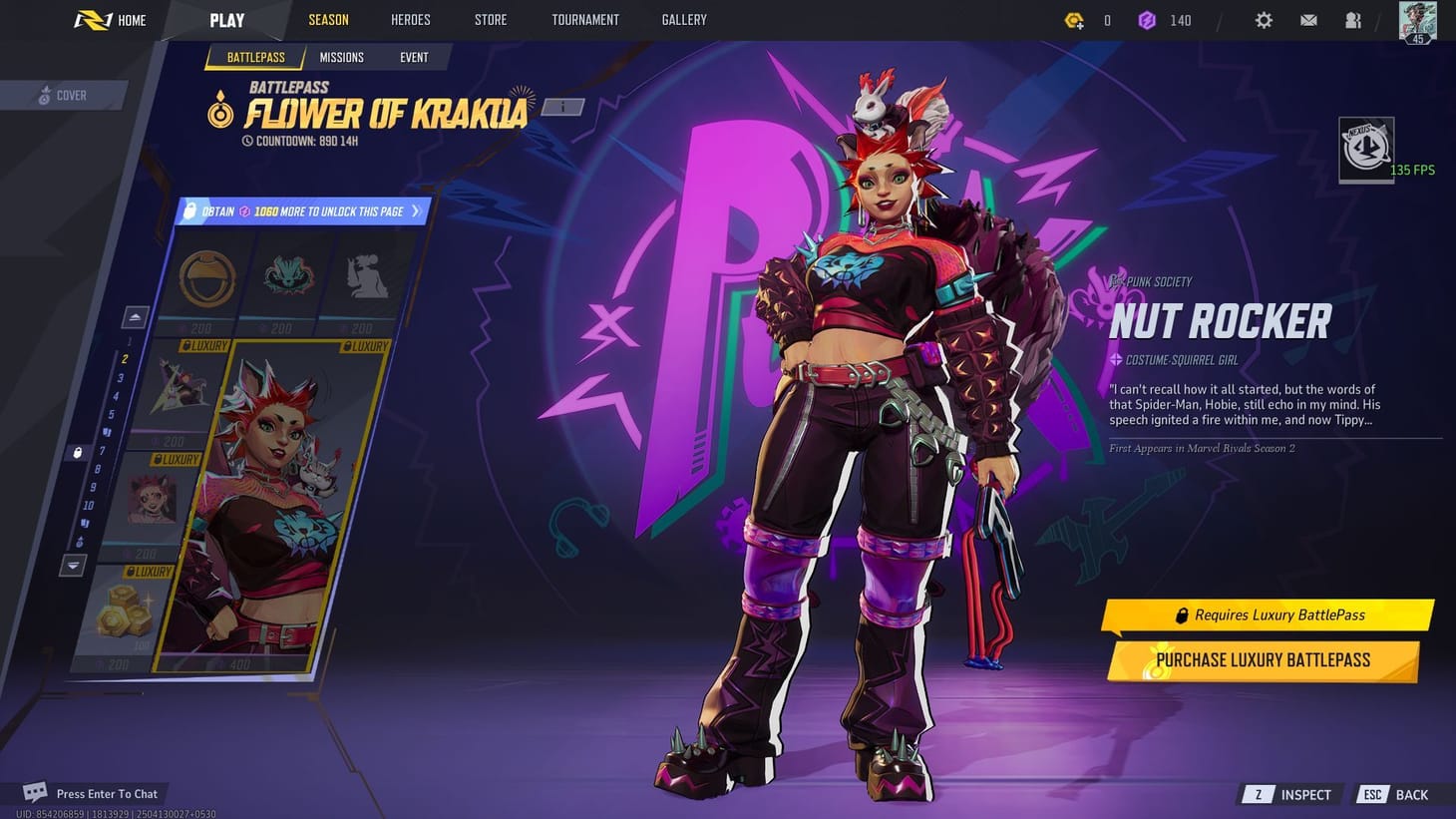
Task: Select the Missions tab
Action: [x=341, y=57]
